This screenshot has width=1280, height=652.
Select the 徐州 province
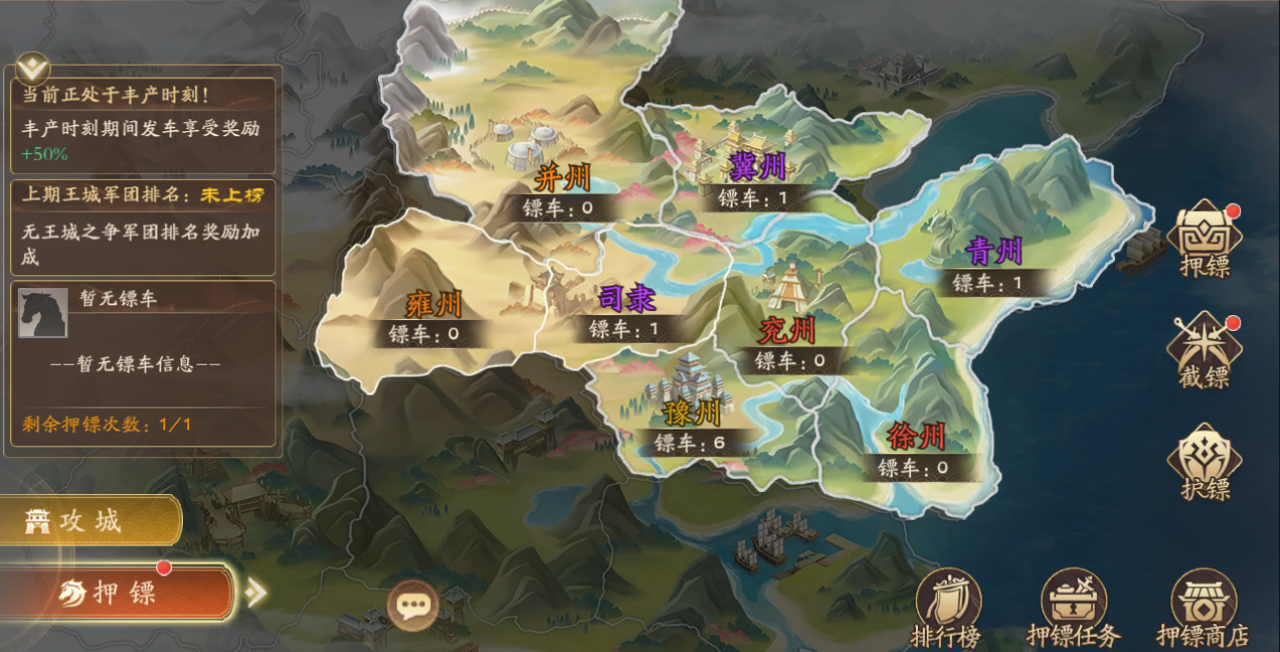tap(915, 437)
